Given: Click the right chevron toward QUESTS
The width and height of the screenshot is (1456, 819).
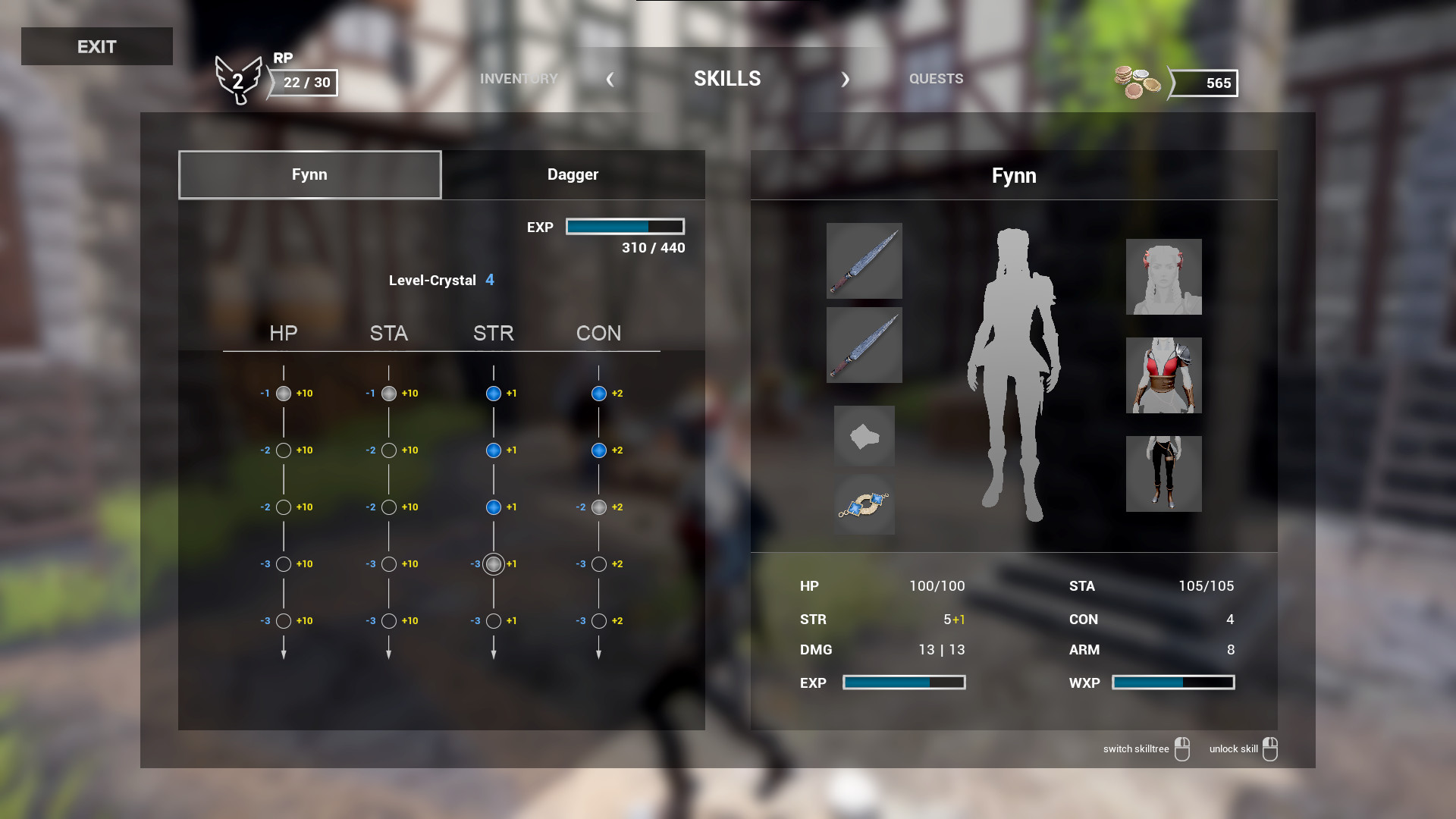Looking at the screenshot, I should click(x=845, y=79).
